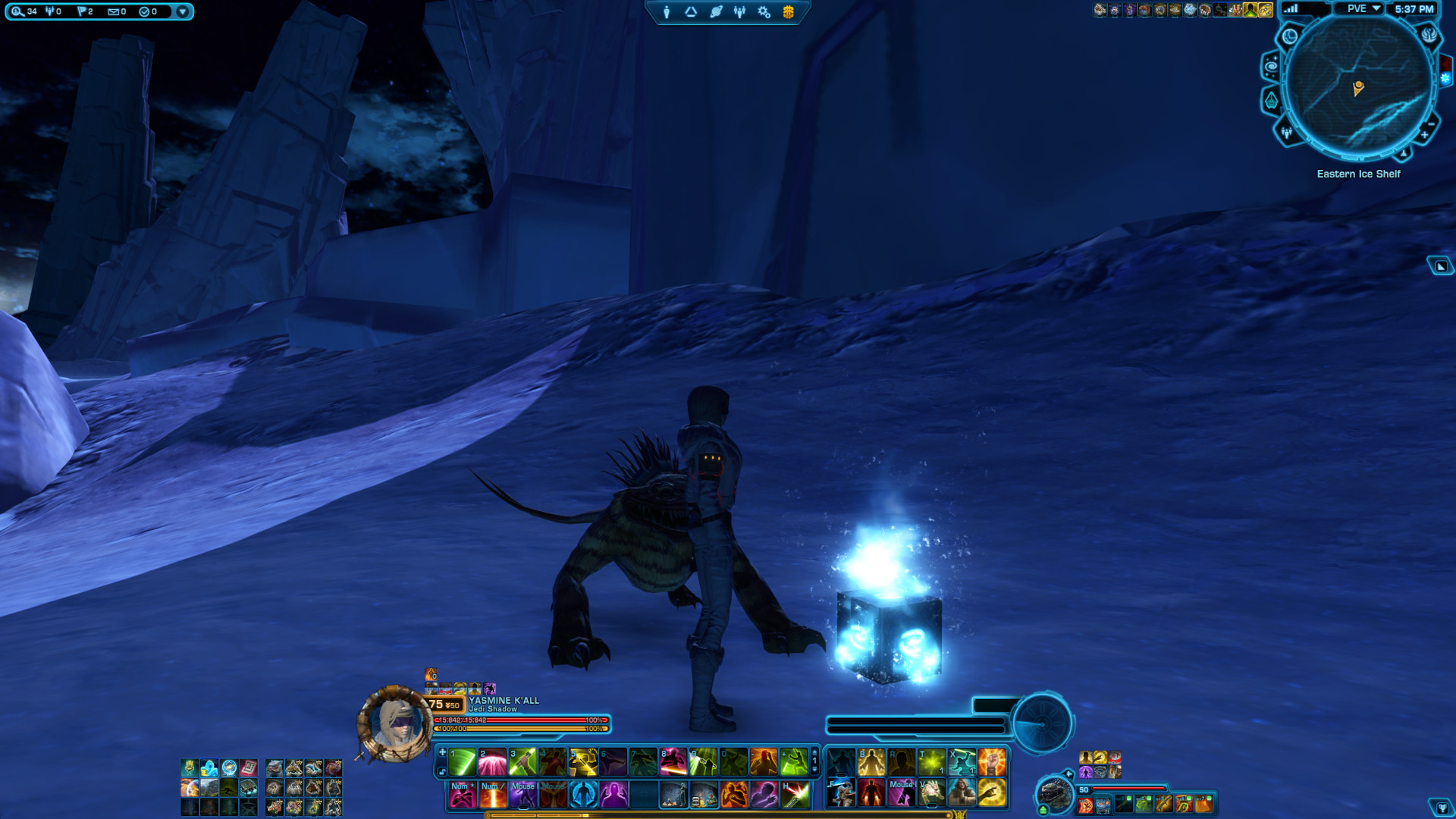
Task: Click the Republic emblem beside the minimap
Action: point(1429,36)
